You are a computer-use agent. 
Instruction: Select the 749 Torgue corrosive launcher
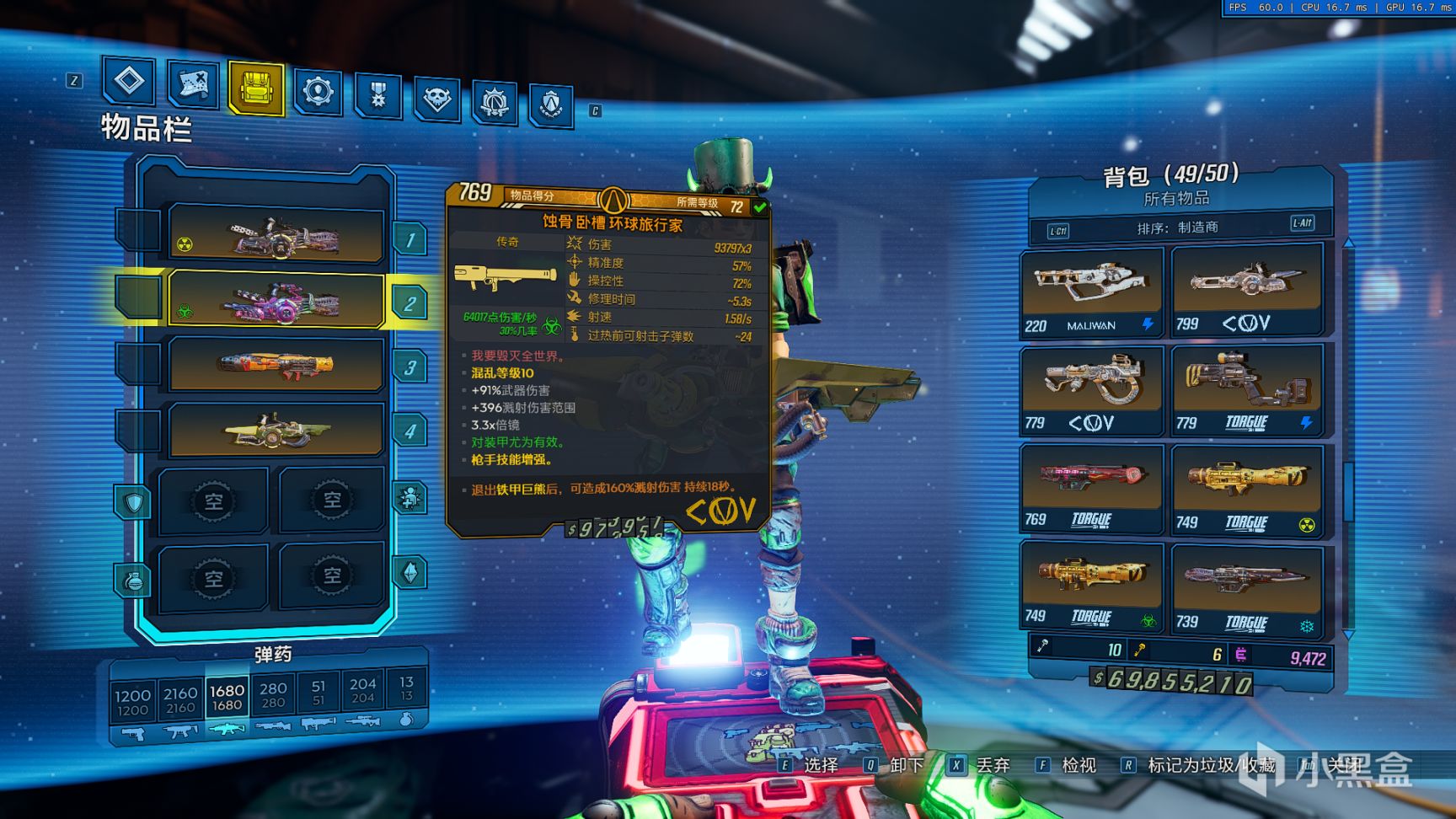point(1091,586)
